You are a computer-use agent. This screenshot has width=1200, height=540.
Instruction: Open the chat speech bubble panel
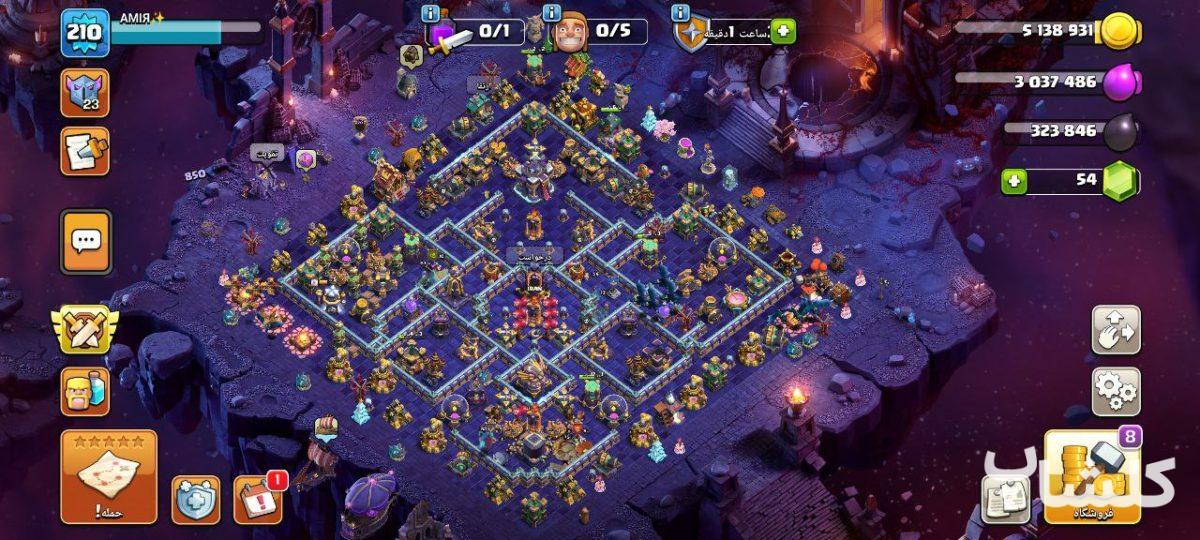pyautogui.click(x=85, y=241)
